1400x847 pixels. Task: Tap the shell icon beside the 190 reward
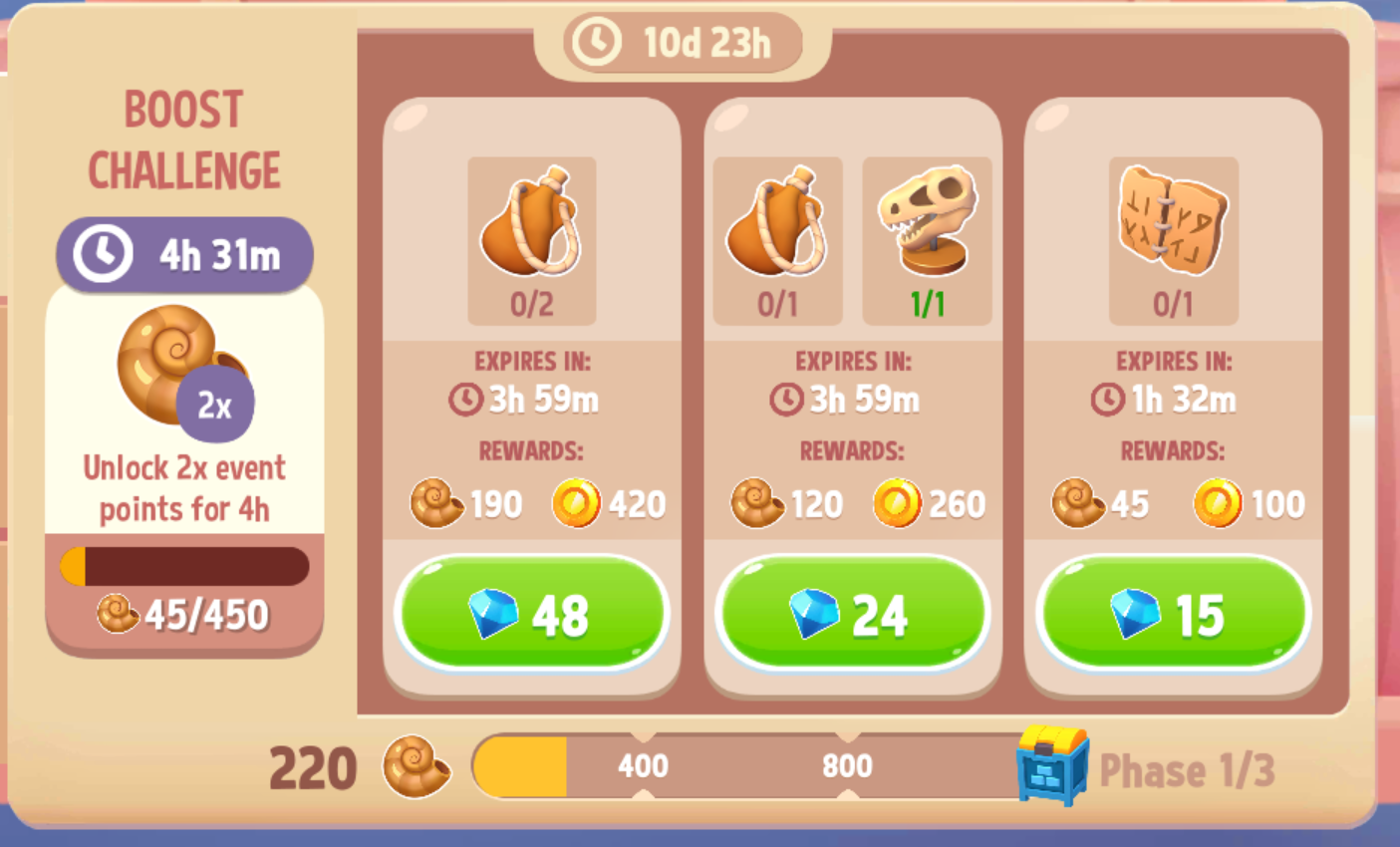click(x=436, y=504)
